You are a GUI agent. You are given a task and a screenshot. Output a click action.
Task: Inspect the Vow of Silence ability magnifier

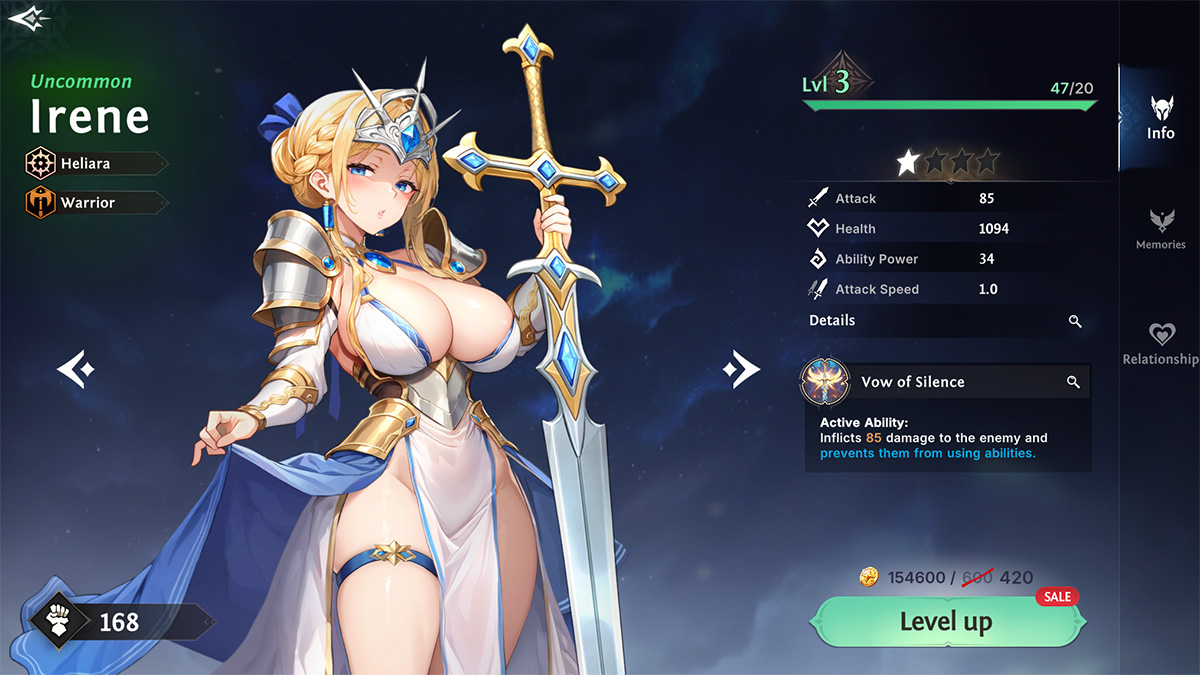point(1073,382)
